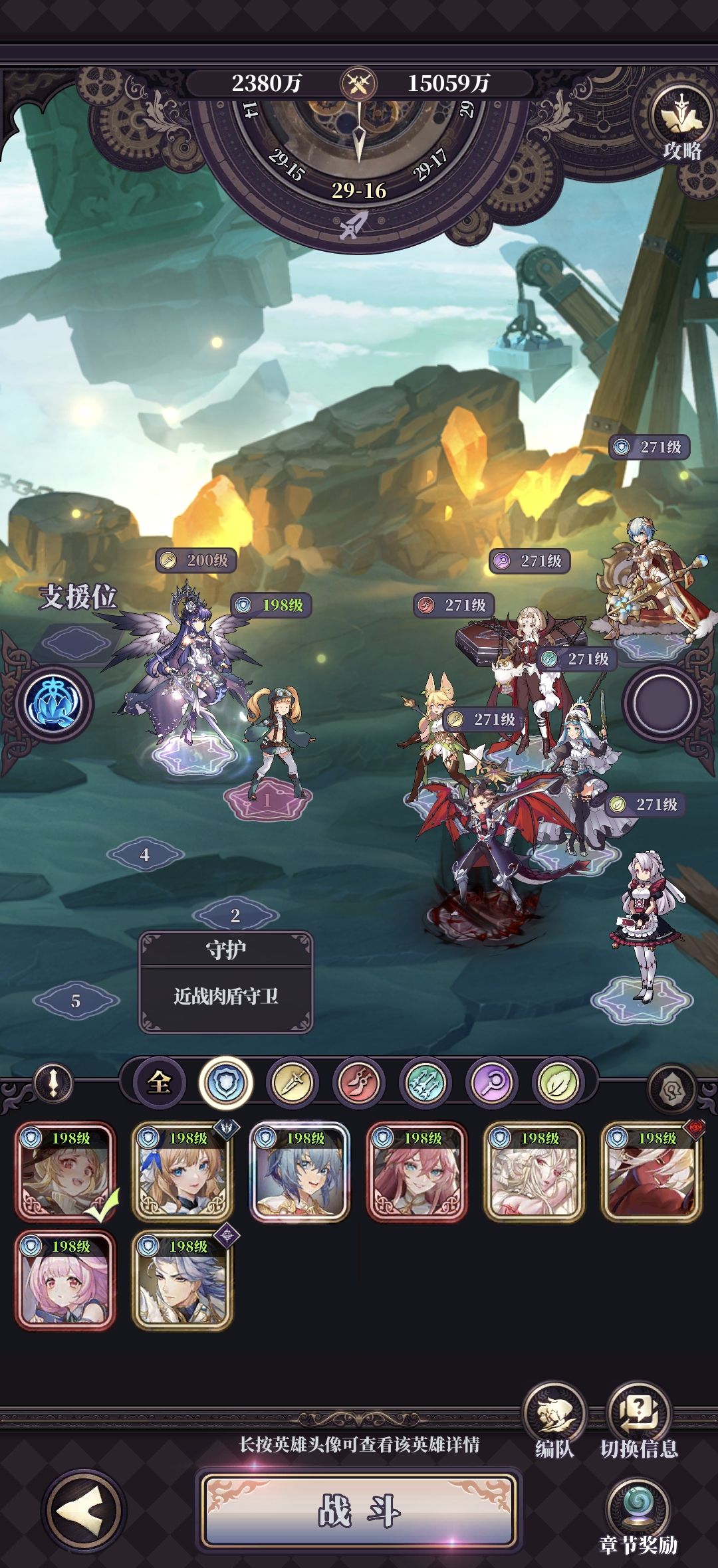The image size is (718, 1568).
Task: Select the silver-haired male hero portrait
Action: pos(183,1280)
